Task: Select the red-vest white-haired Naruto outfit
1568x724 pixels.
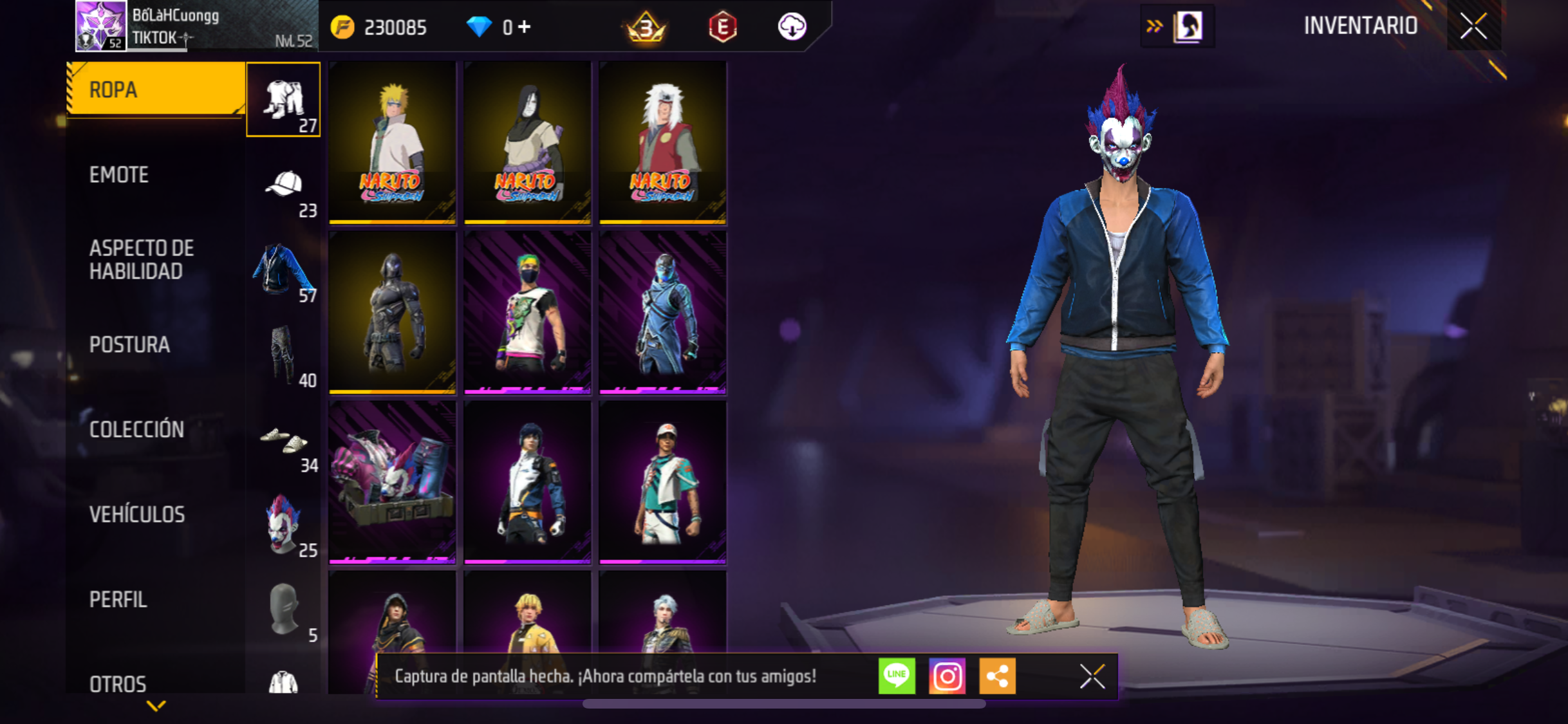Action: [x=662, y=143]
